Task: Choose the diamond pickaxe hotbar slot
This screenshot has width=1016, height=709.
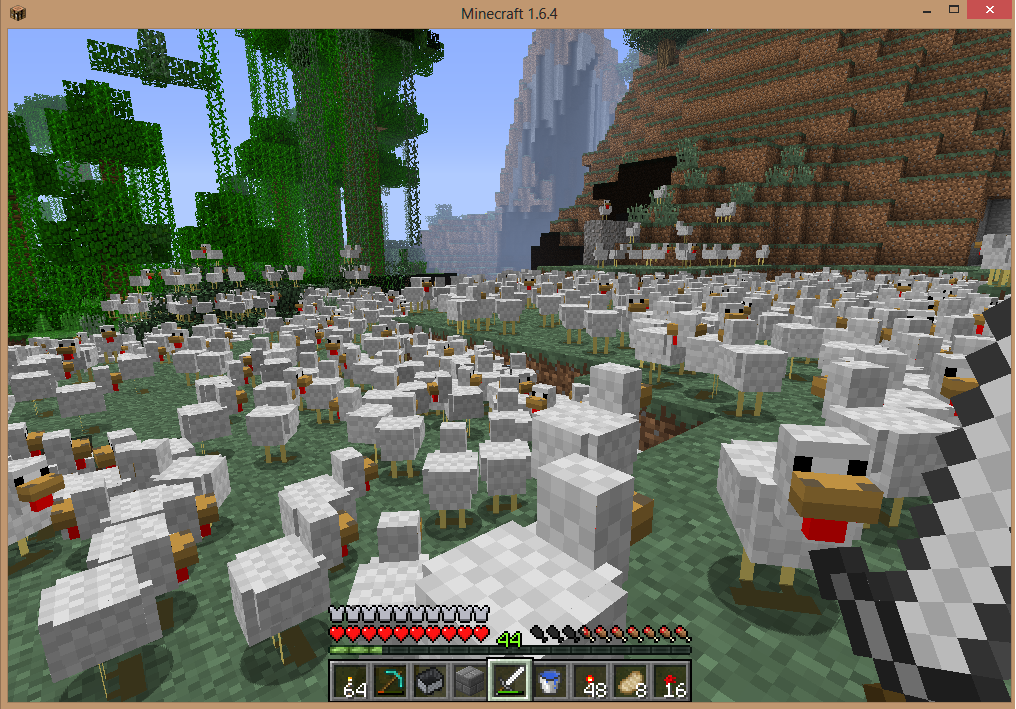Action: coord(390,681)
